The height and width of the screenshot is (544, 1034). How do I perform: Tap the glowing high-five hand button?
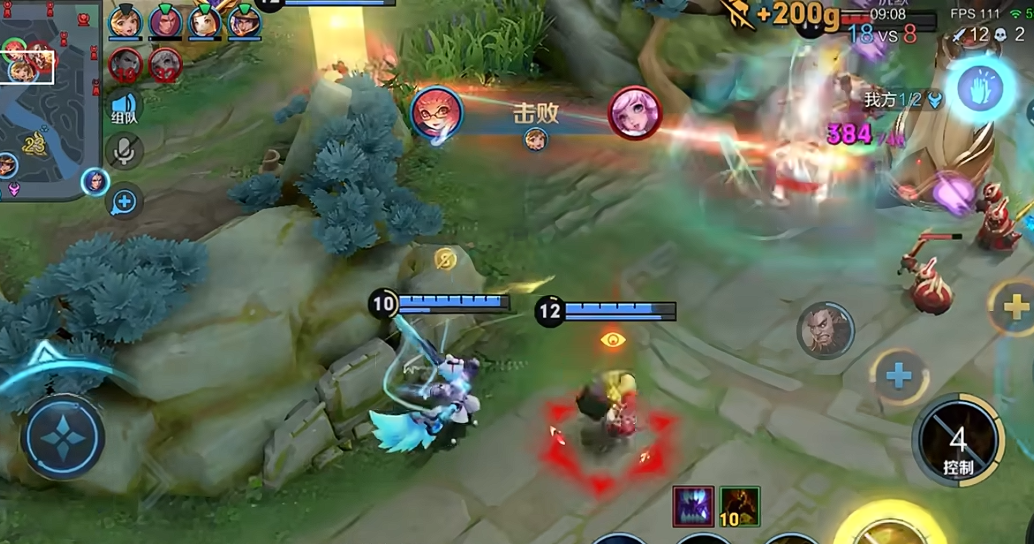[981, 89]
